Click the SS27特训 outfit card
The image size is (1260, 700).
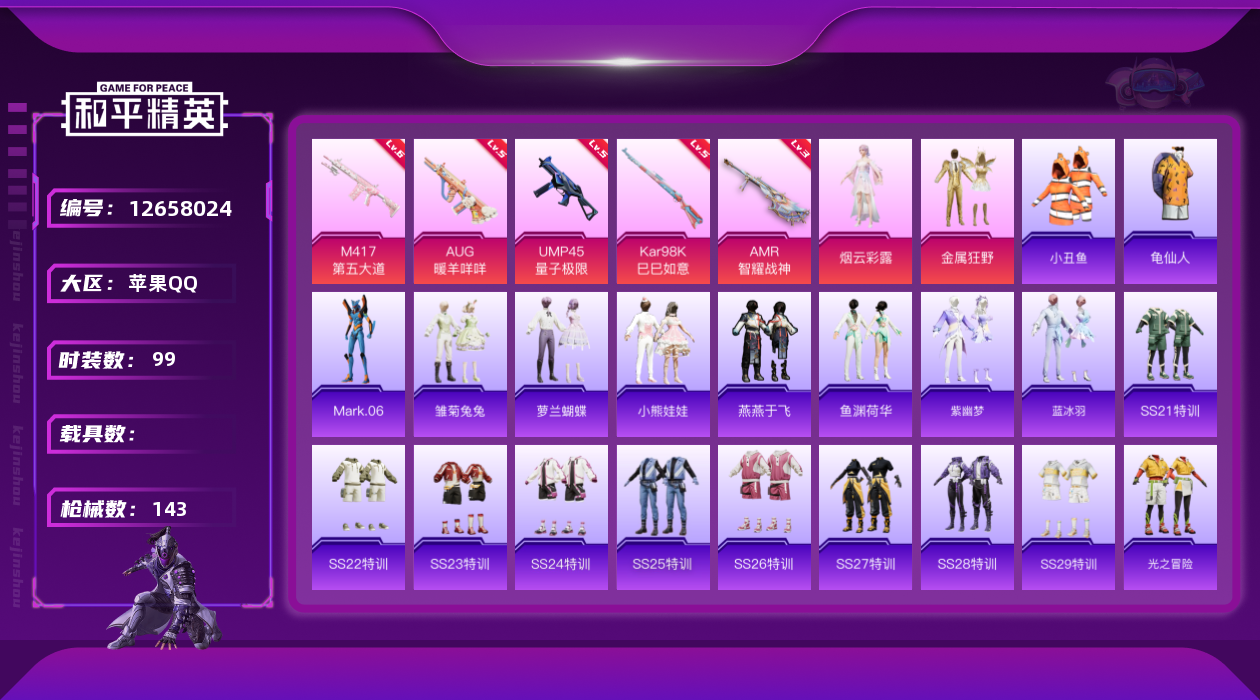click(865, 517)
